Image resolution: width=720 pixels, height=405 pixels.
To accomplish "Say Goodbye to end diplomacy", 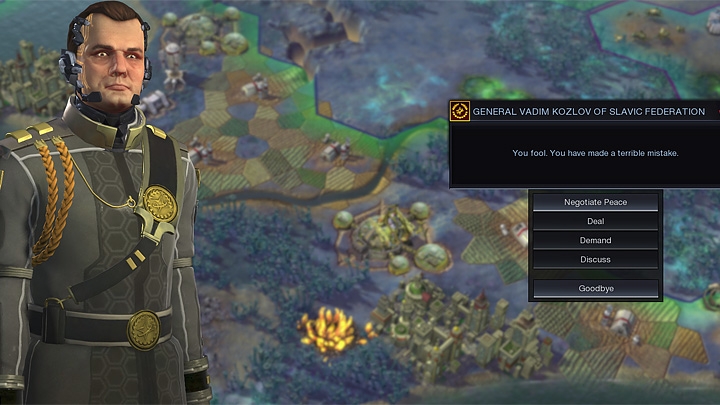I will [595, 288].
